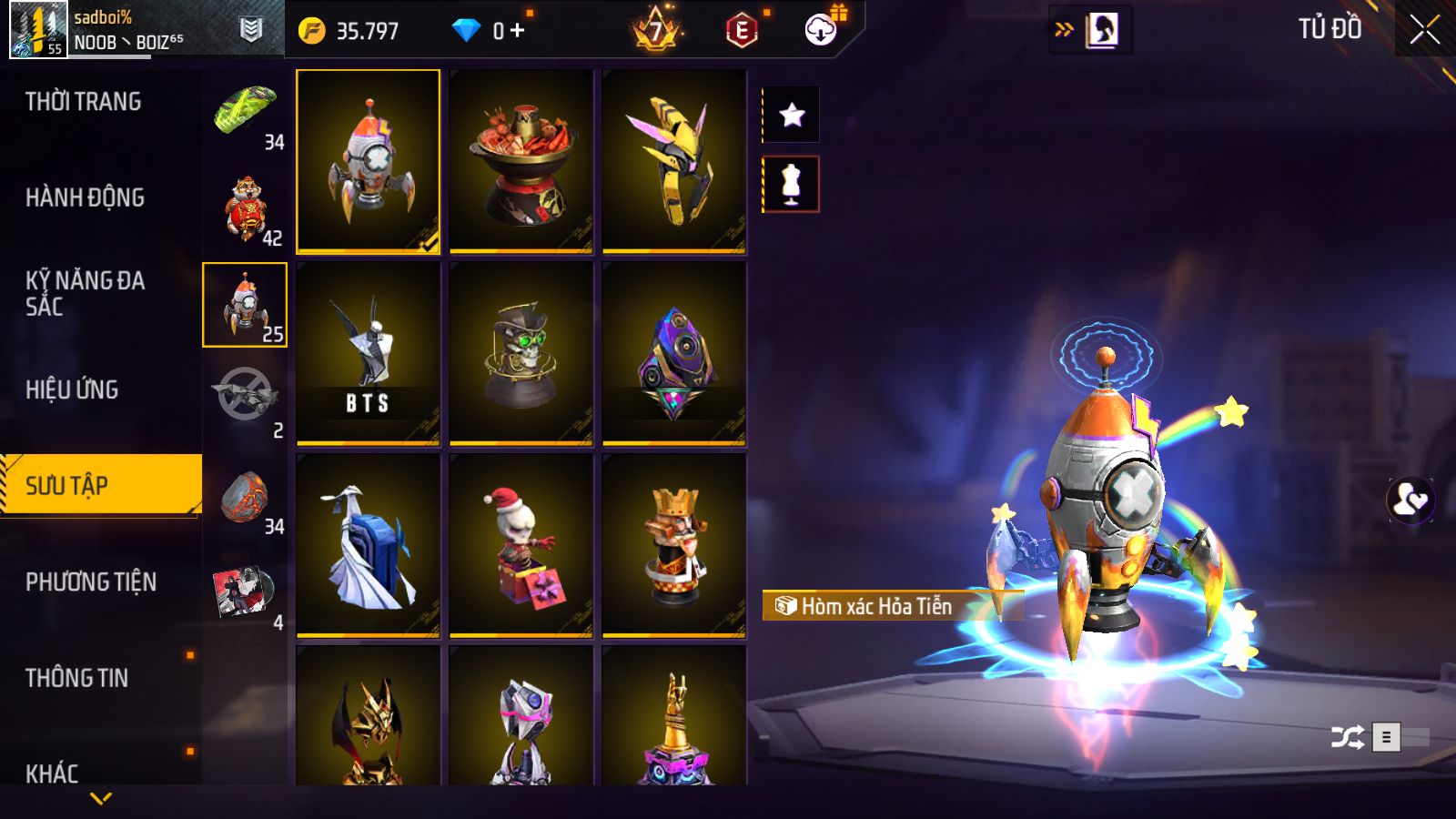Screen dimensions: 1456x819
Task: Toggle the shuffle random skin button
Action: [1347, 737]
